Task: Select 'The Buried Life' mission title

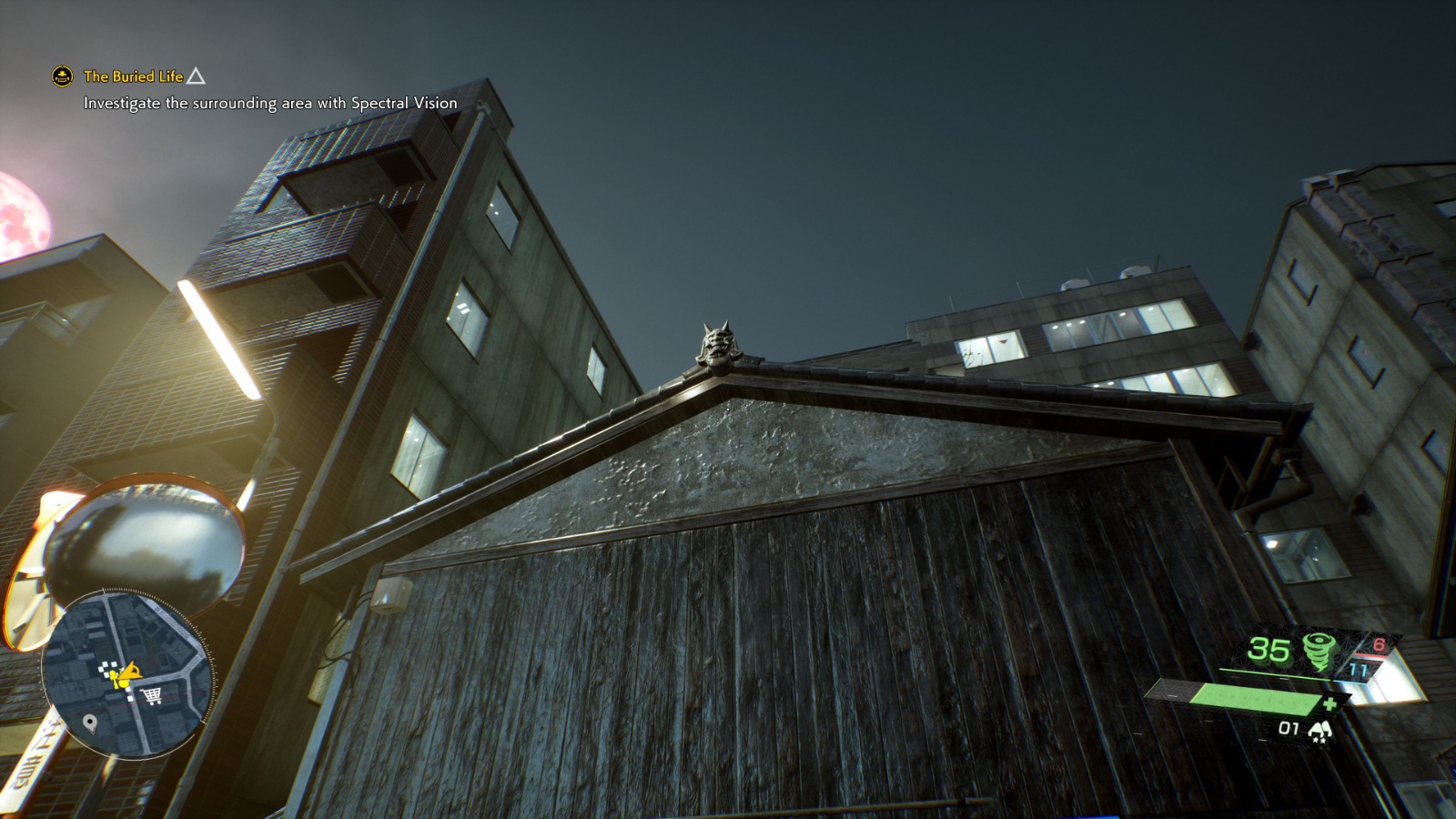Action: point(133,77)
